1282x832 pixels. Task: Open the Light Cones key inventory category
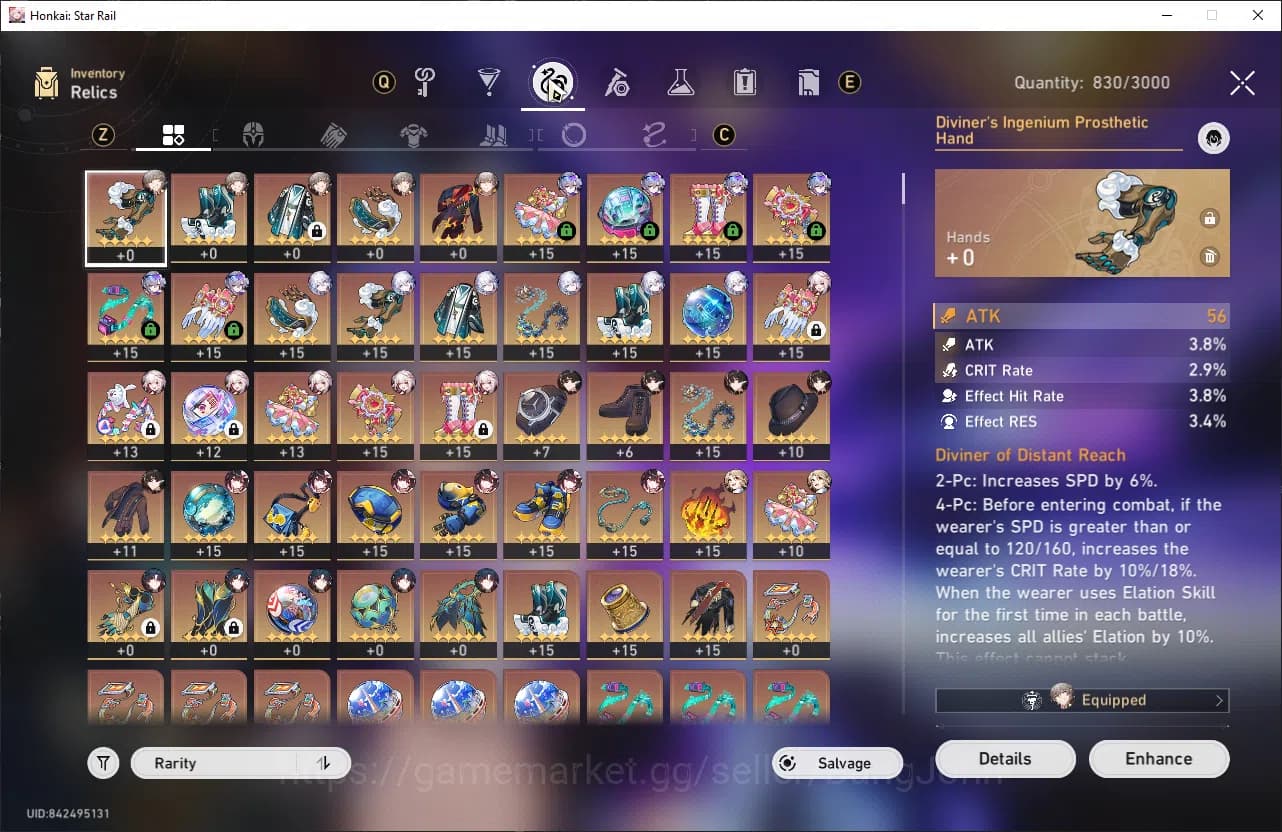point(424,83)
